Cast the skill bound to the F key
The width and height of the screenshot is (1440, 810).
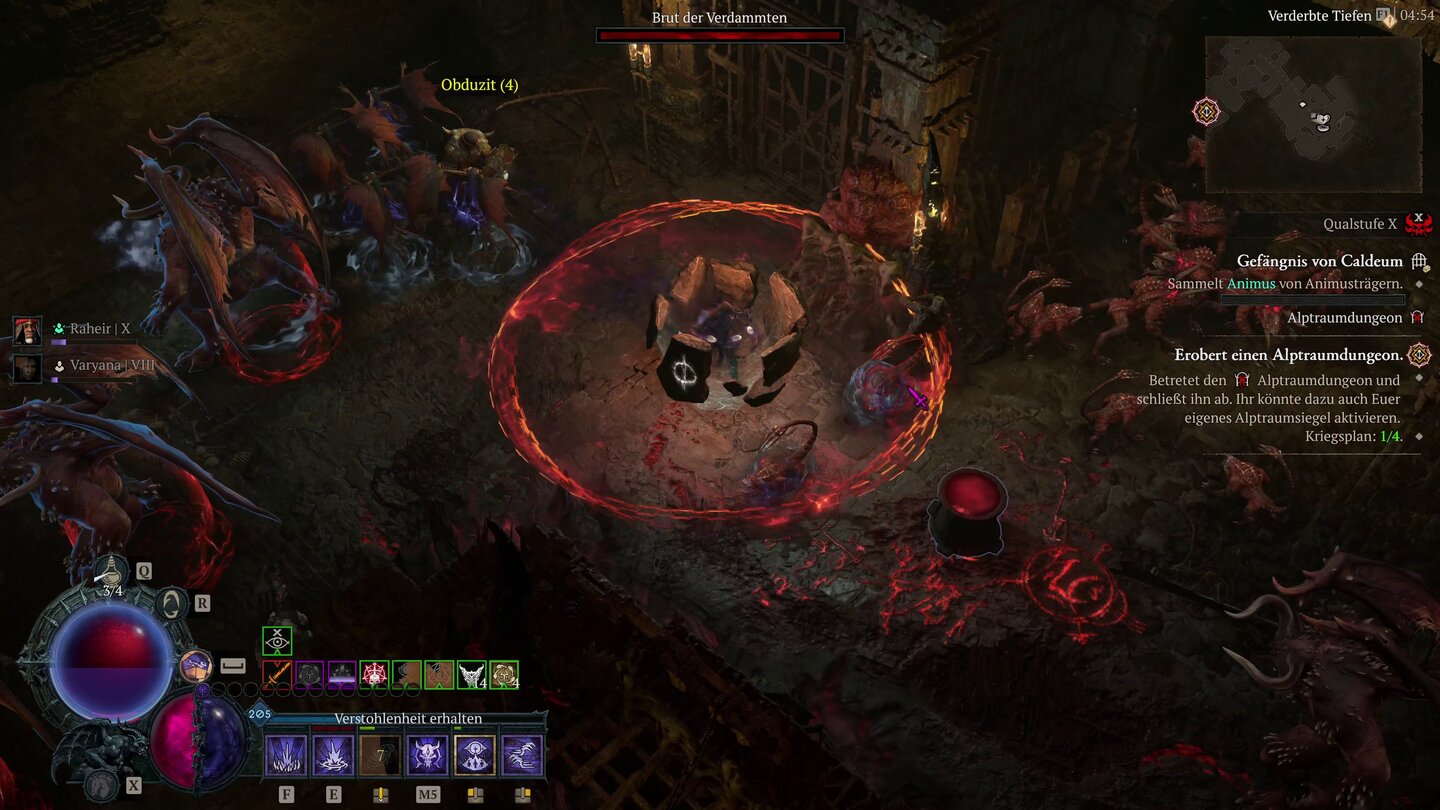tap(287, 753)
